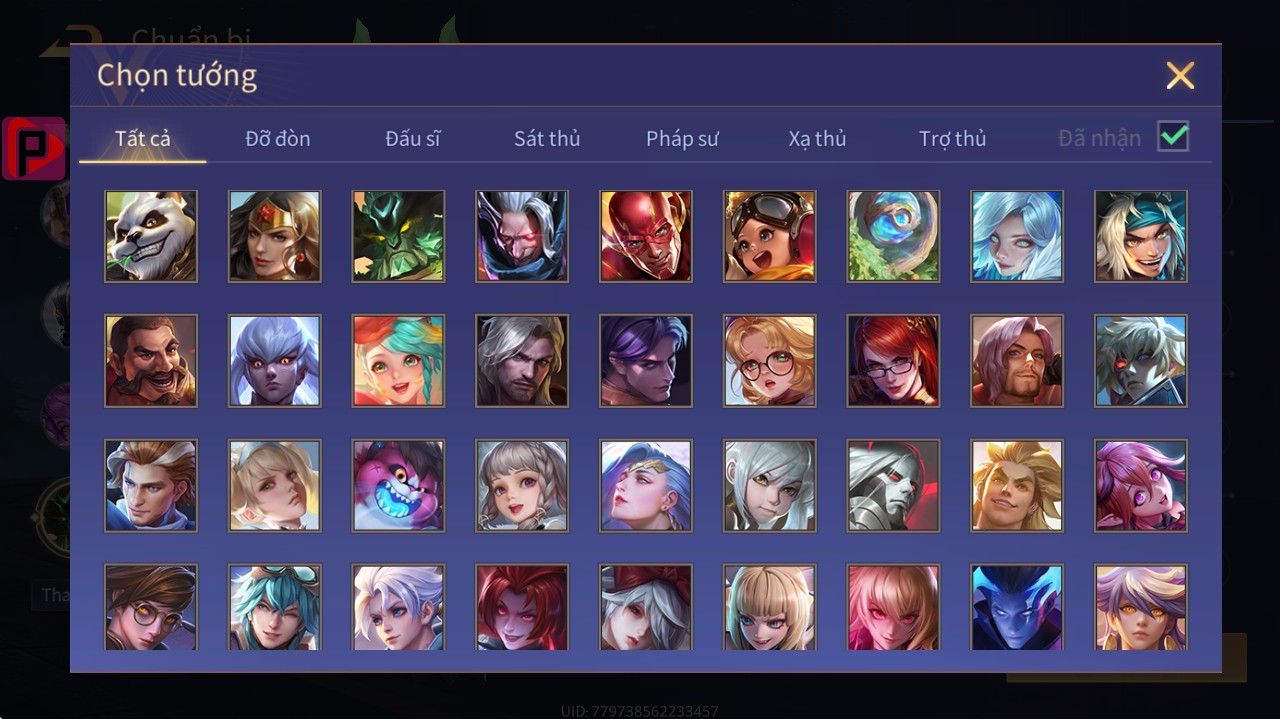Select the Sát thủ tab
The width and height of the screenshot is (1280, 719).
pos(547,138)
